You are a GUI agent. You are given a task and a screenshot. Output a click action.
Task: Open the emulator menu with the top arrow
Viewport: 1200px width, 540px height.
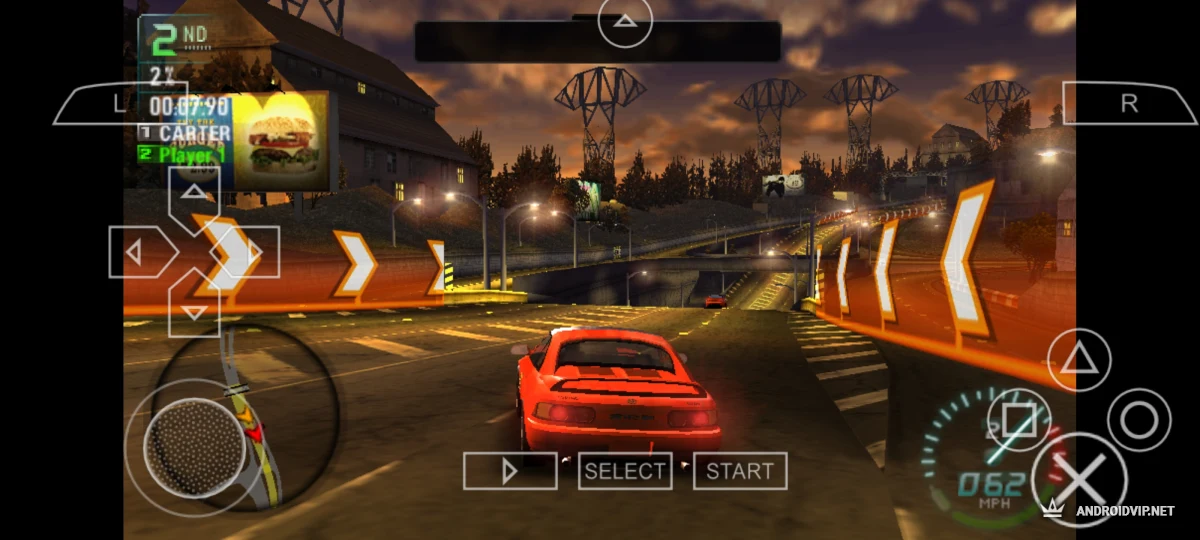pyautogui.click(x=625, y=21)
